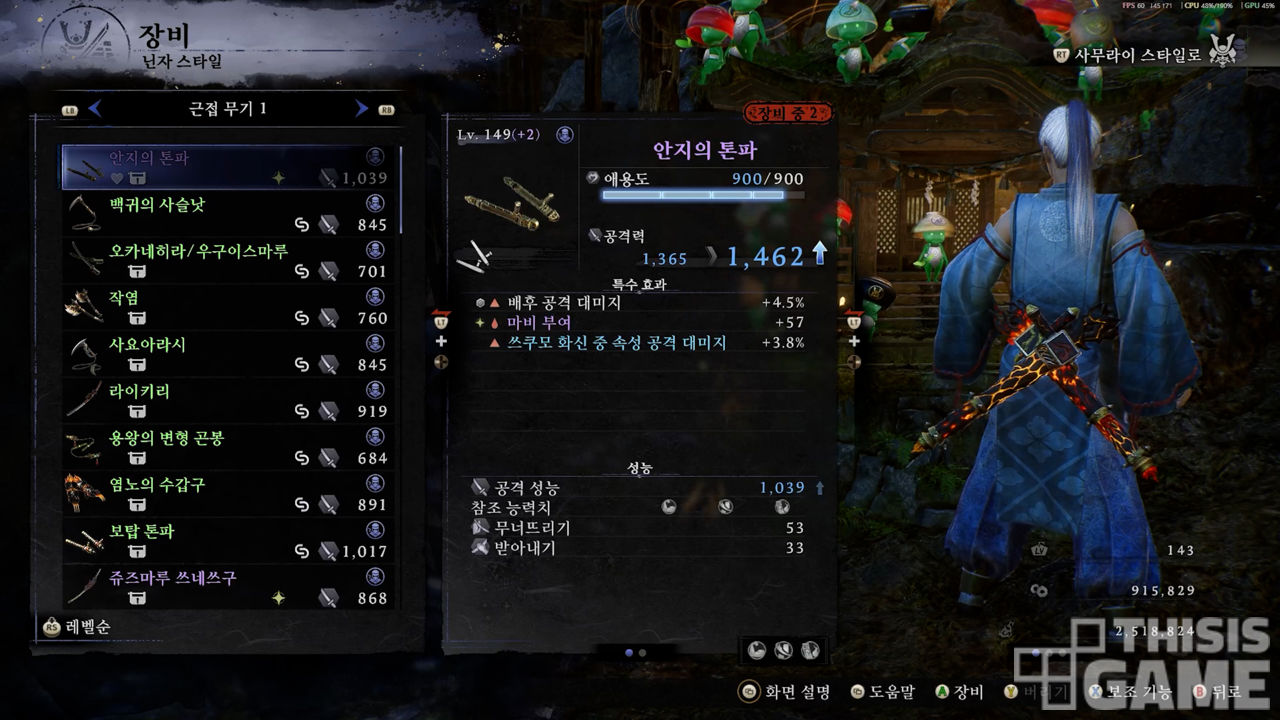The height and width of the screenshot is (720, 1280).
Task: Go to the previous weapon category arrow
Action: coord(95,109)
